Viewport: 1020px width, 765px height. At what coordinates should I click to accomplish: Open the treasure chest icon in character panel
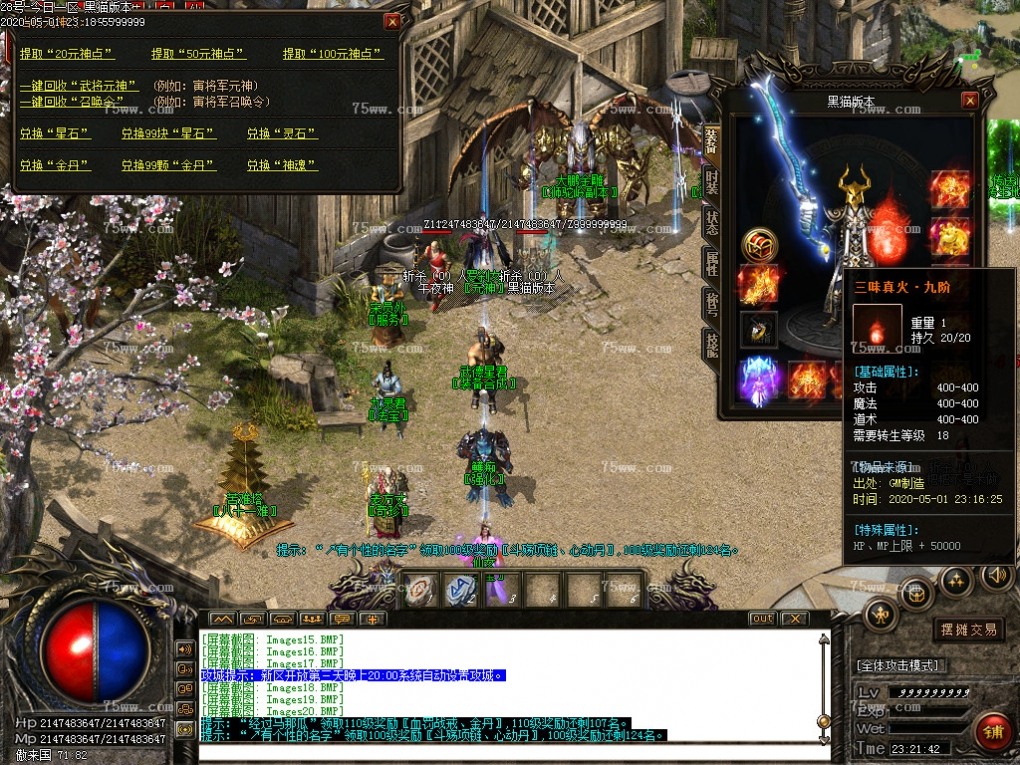tap(759, 245)
